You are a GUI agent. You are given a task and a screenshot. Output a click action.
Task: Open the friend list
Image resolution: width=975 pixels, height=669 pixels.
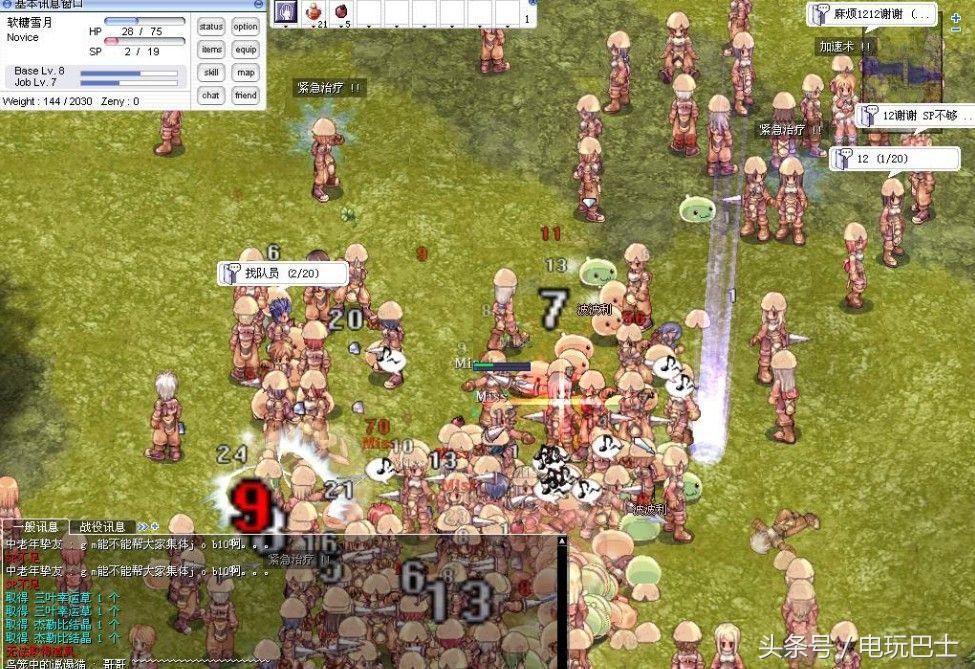245,96
